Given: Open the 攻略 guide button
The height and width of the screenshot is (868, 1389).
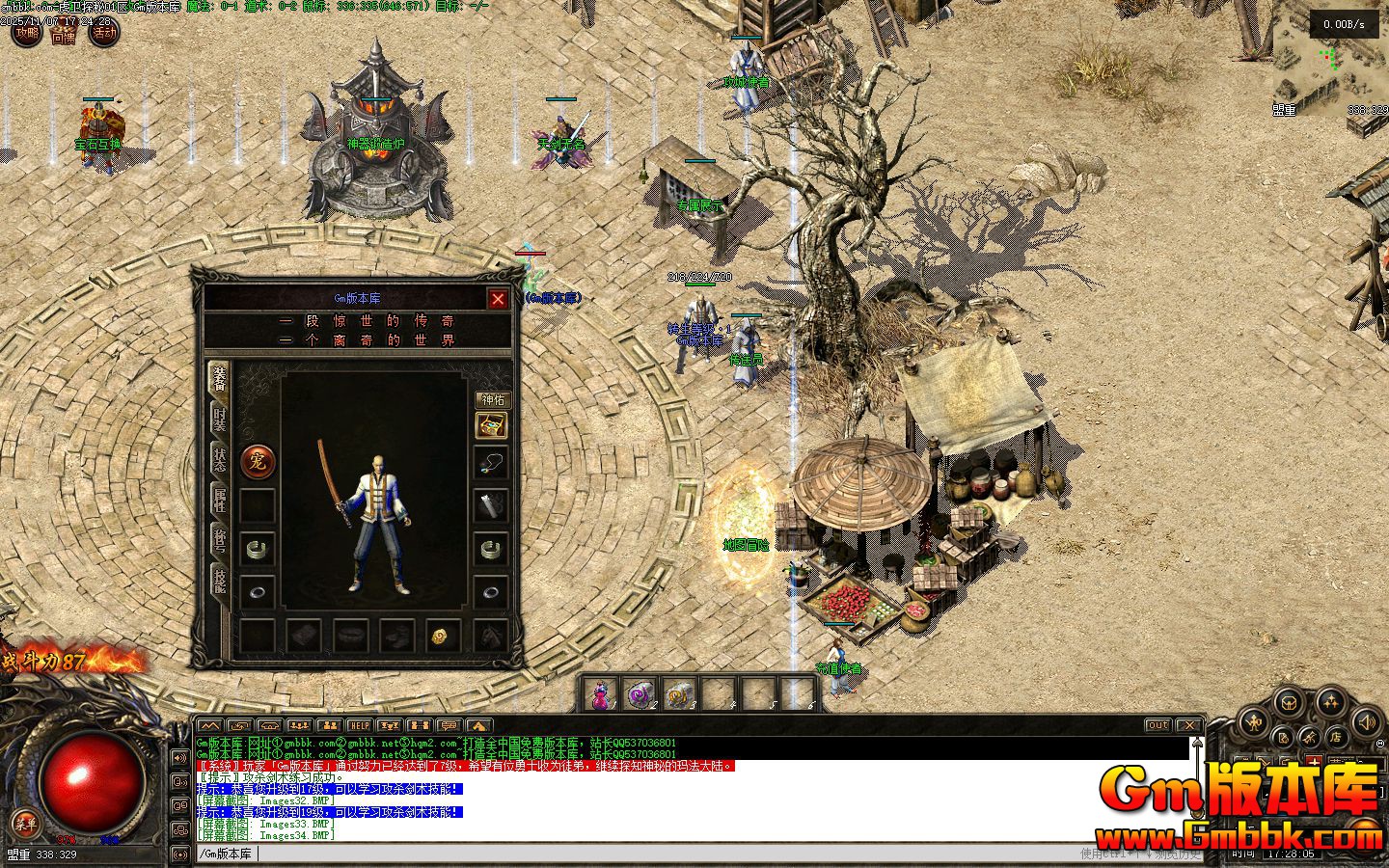Looking at the screenshot, I should [x=27, y=33].
